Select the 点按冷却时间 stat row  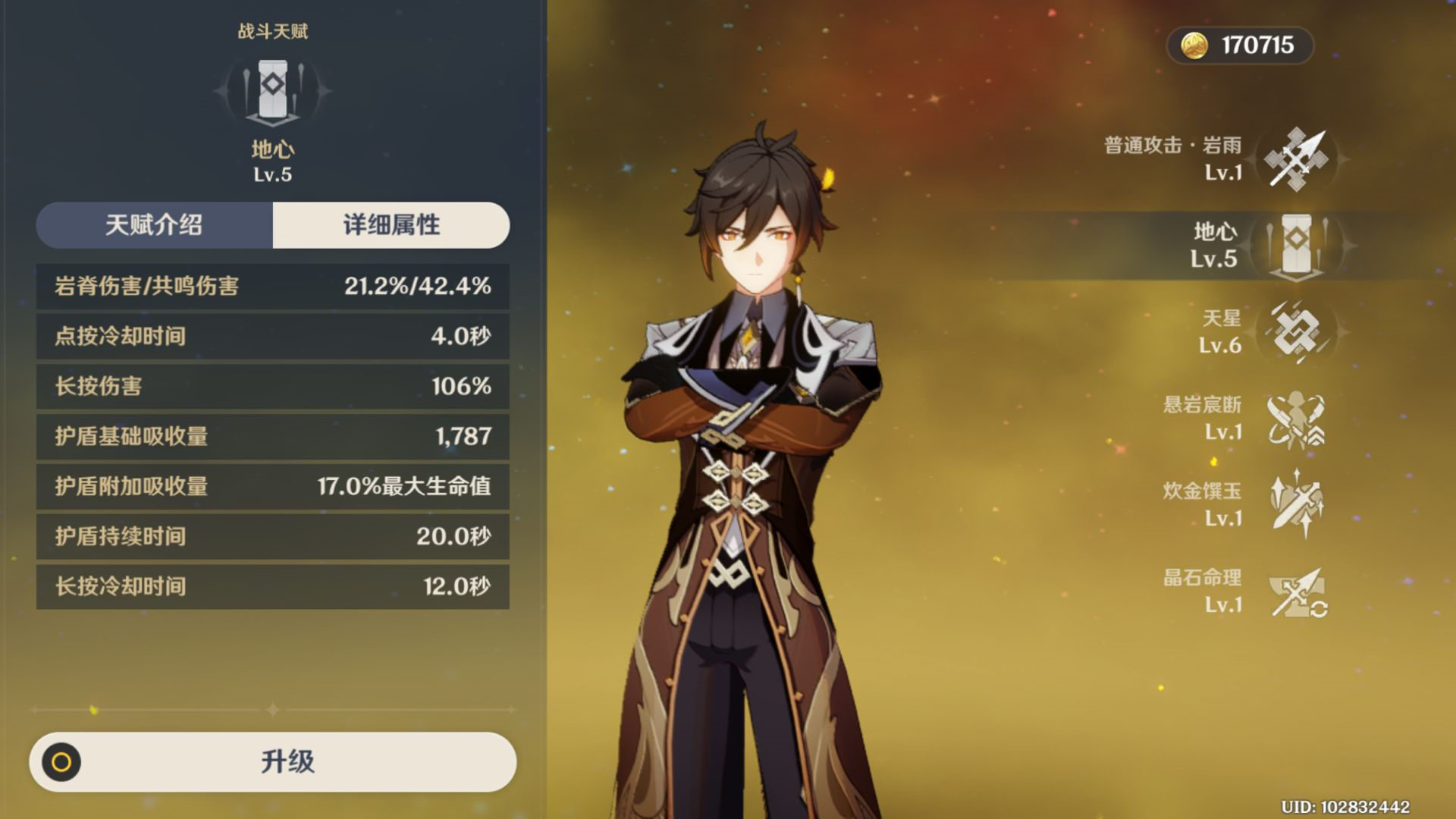click(273, 337)
